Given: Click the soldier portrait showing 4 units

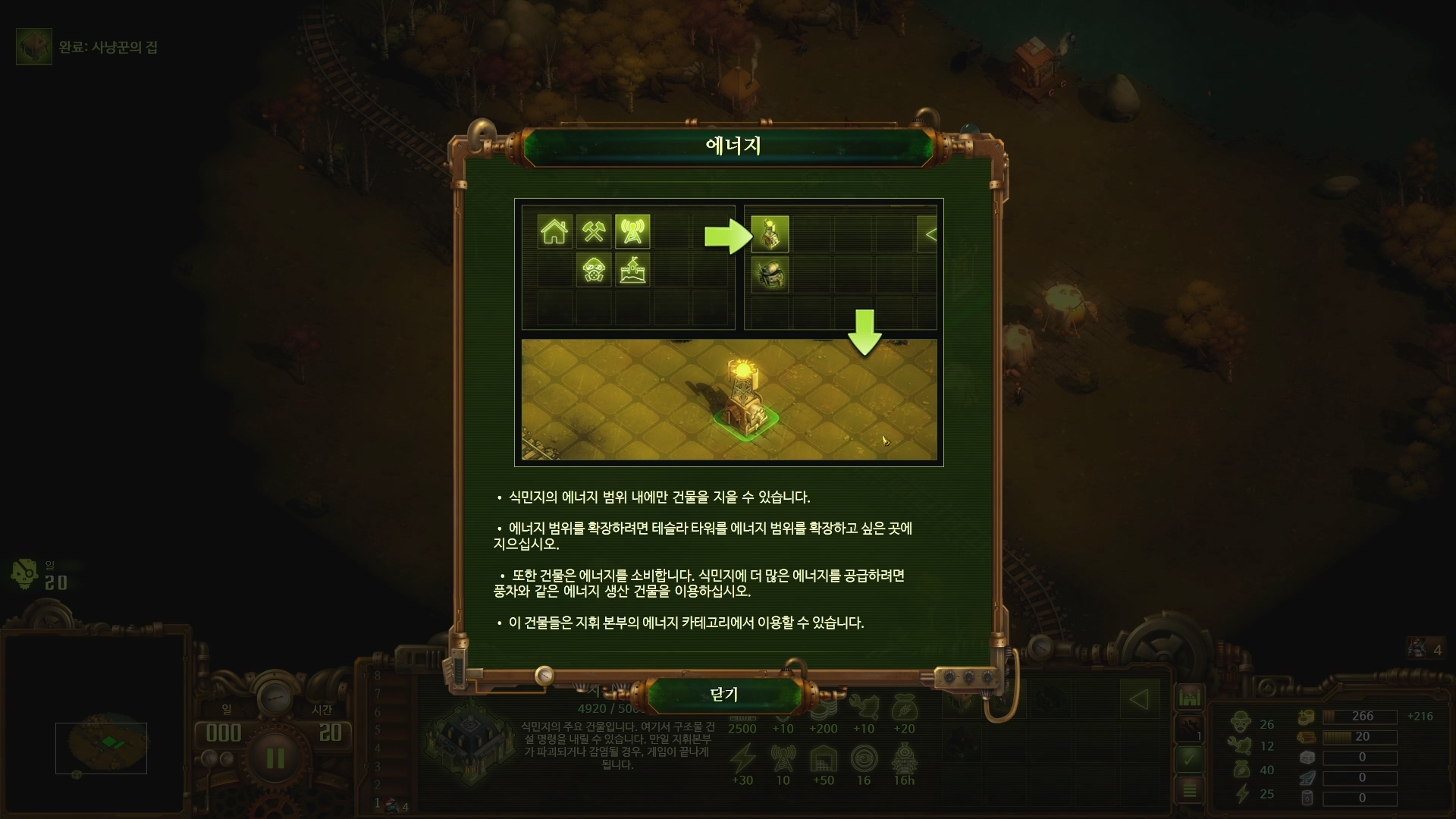Looking at the screenshot, I should [x=1417, y=648].
